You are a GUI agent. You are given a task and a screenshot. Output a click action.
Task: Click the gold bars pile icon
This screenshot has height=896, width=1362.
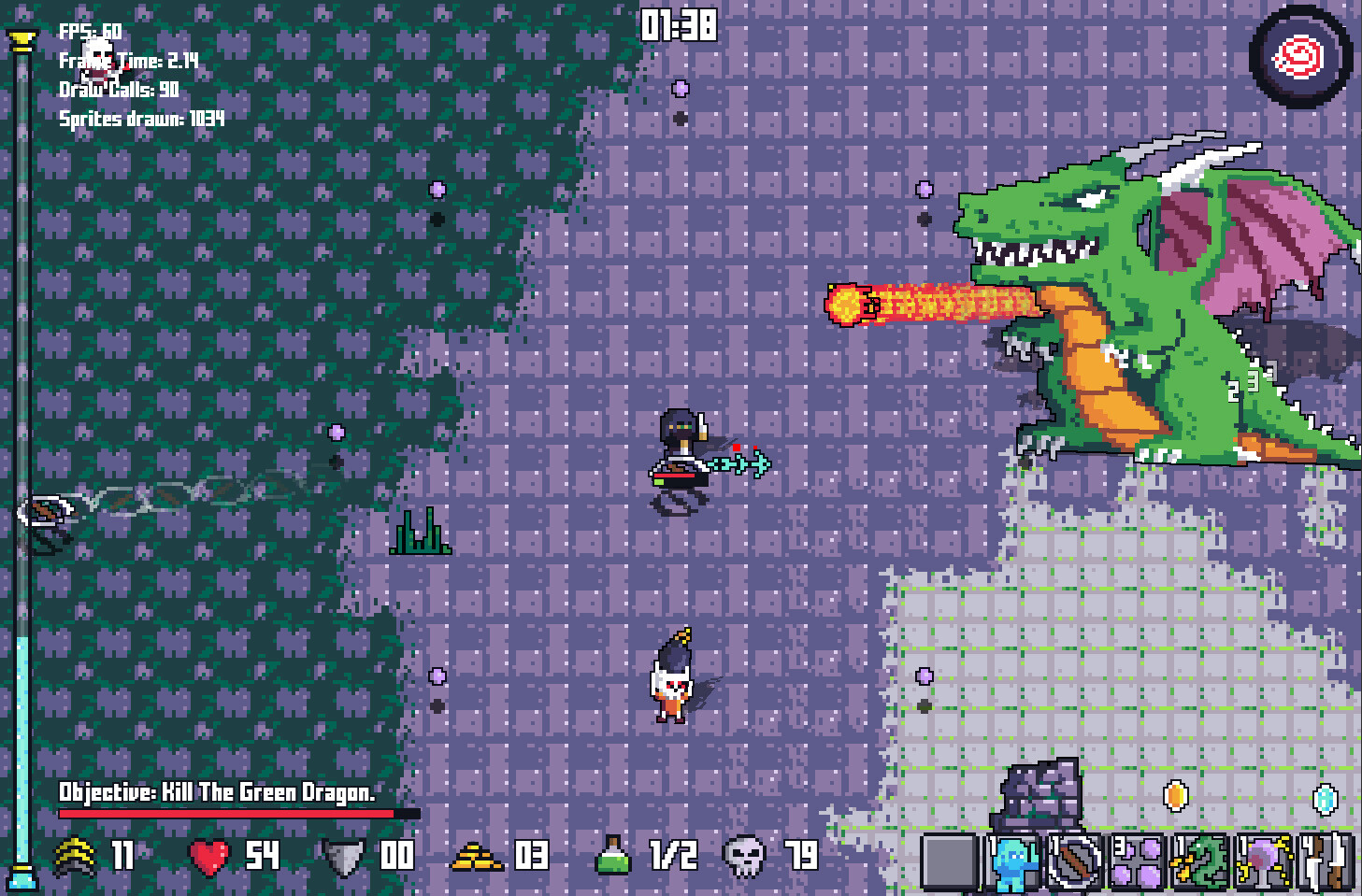[477, 856]
